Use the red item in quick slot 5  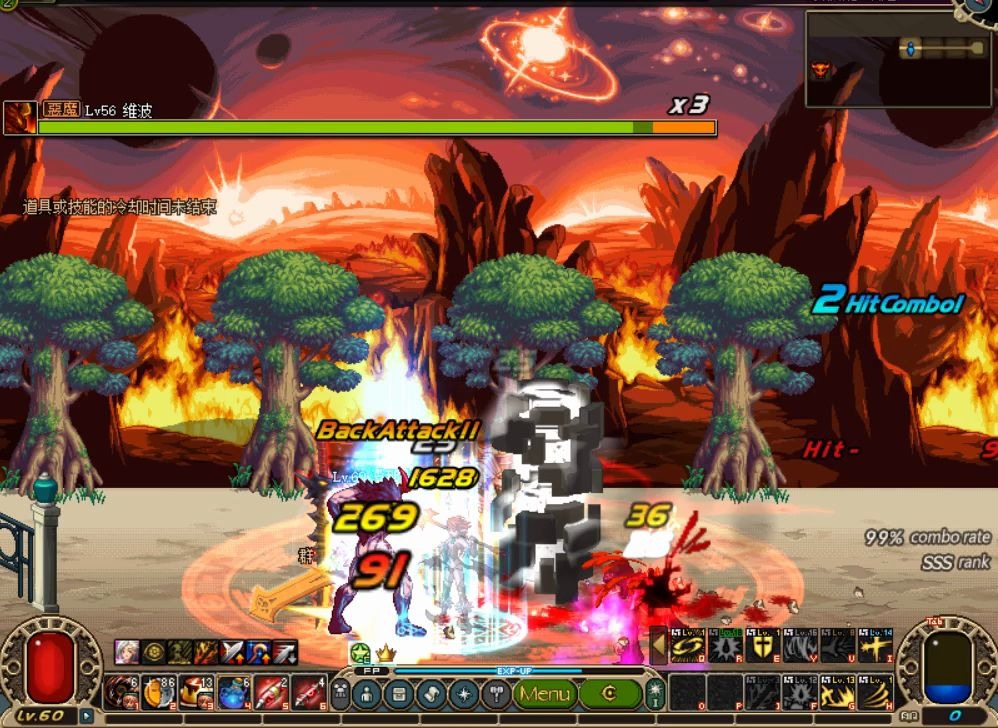pos(270,691)
